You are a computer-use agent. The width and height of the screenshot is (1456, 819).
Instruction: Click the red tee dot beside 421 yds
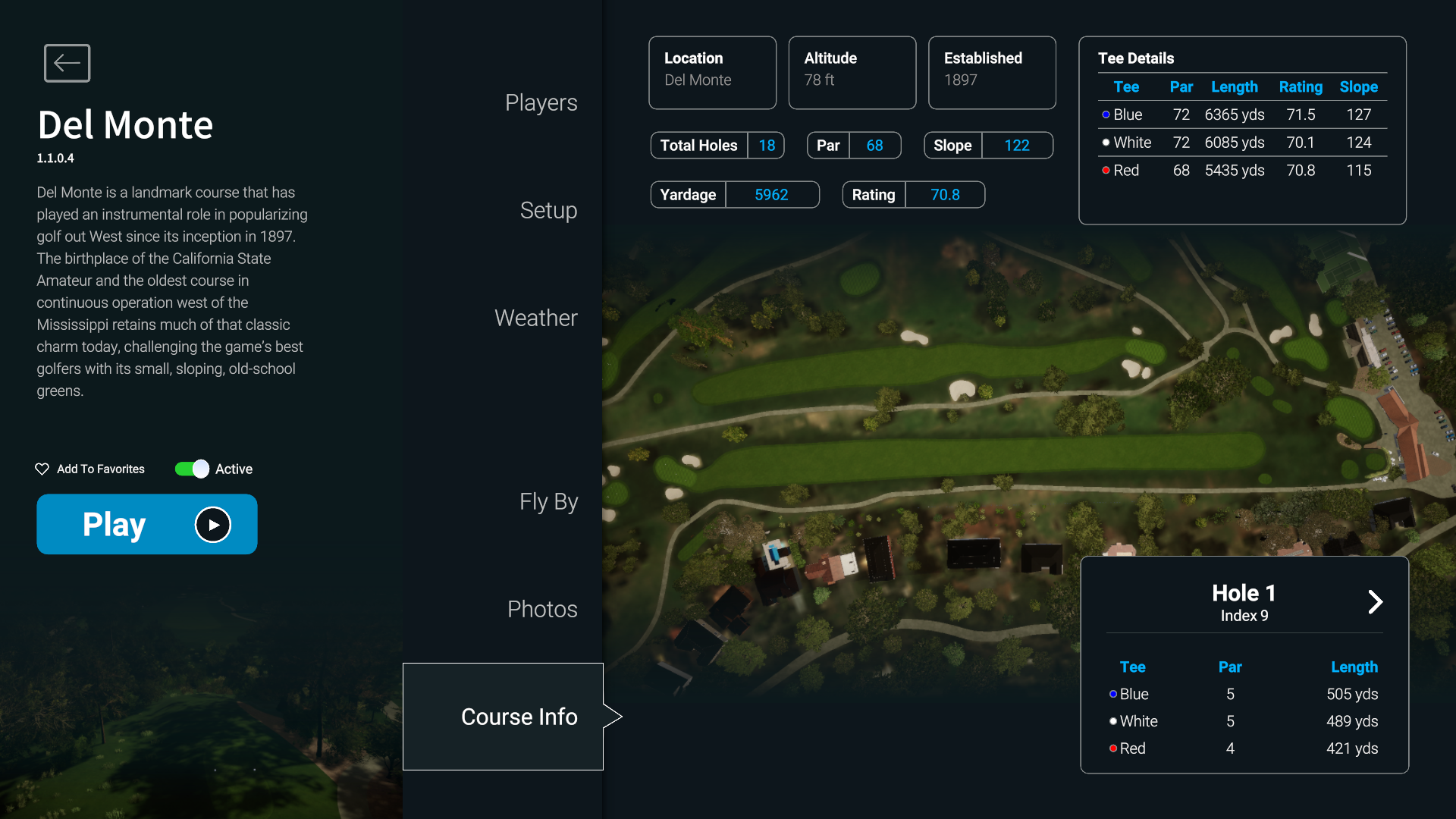click(x=1112, y=748)
